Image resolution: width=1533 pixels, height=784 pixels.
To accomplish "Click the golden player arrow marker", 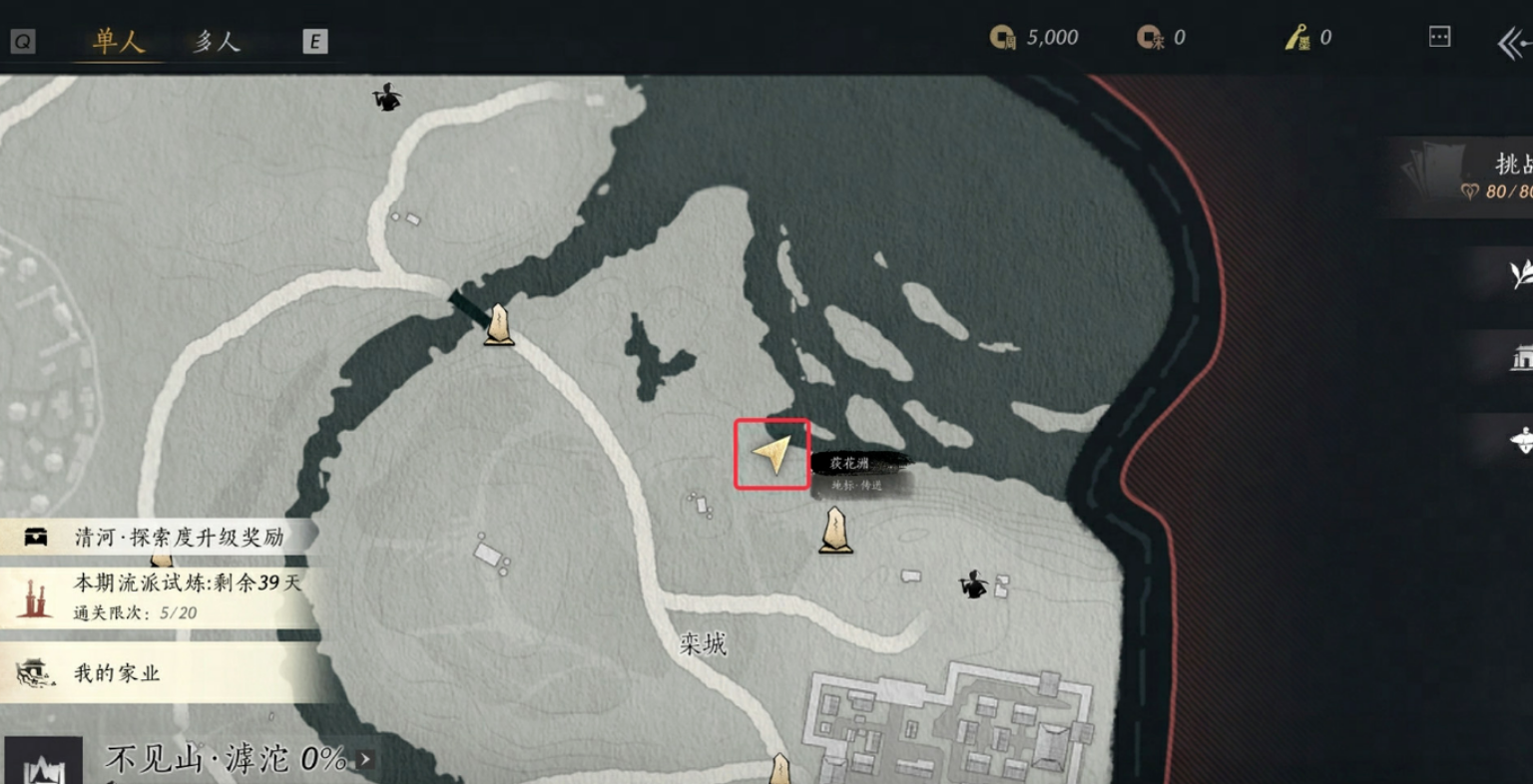I will [x=772, y=454].
